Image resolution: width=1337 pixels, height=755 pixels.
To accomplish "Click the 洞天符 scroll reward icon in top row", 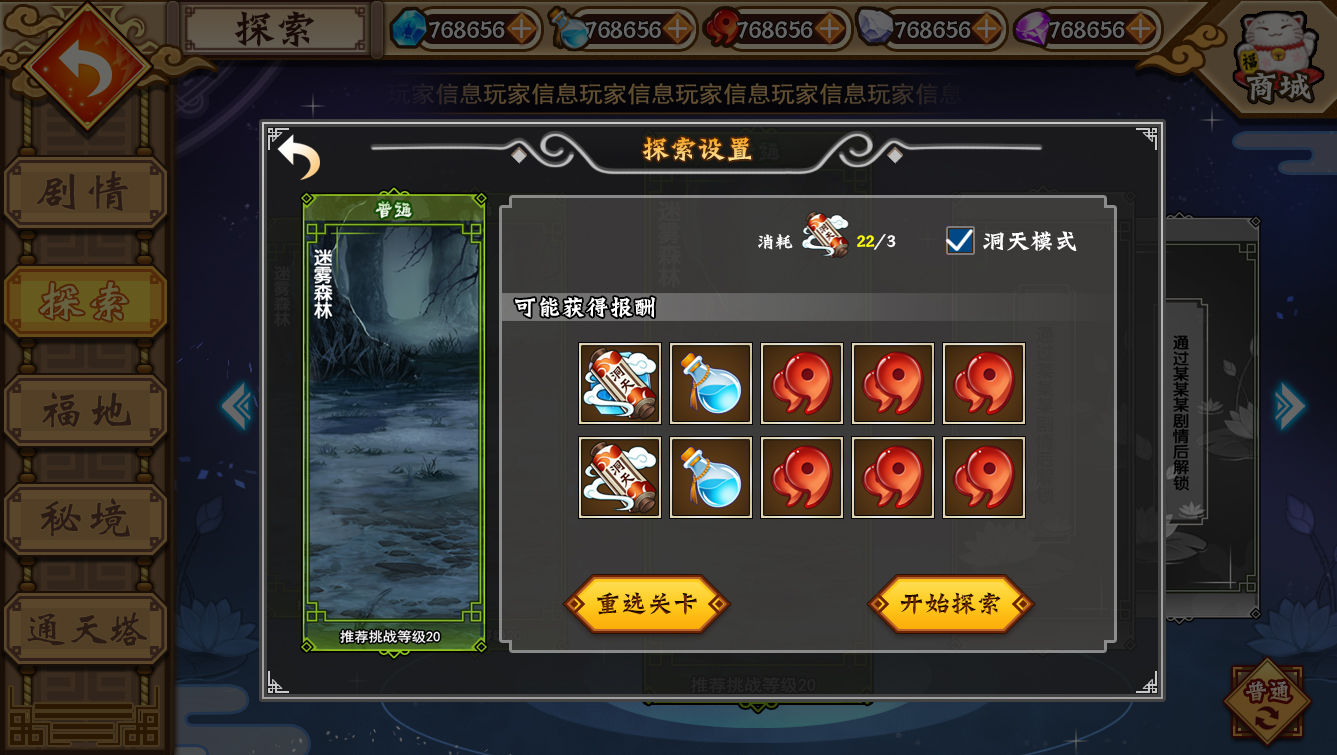I will tap(618, 384).
